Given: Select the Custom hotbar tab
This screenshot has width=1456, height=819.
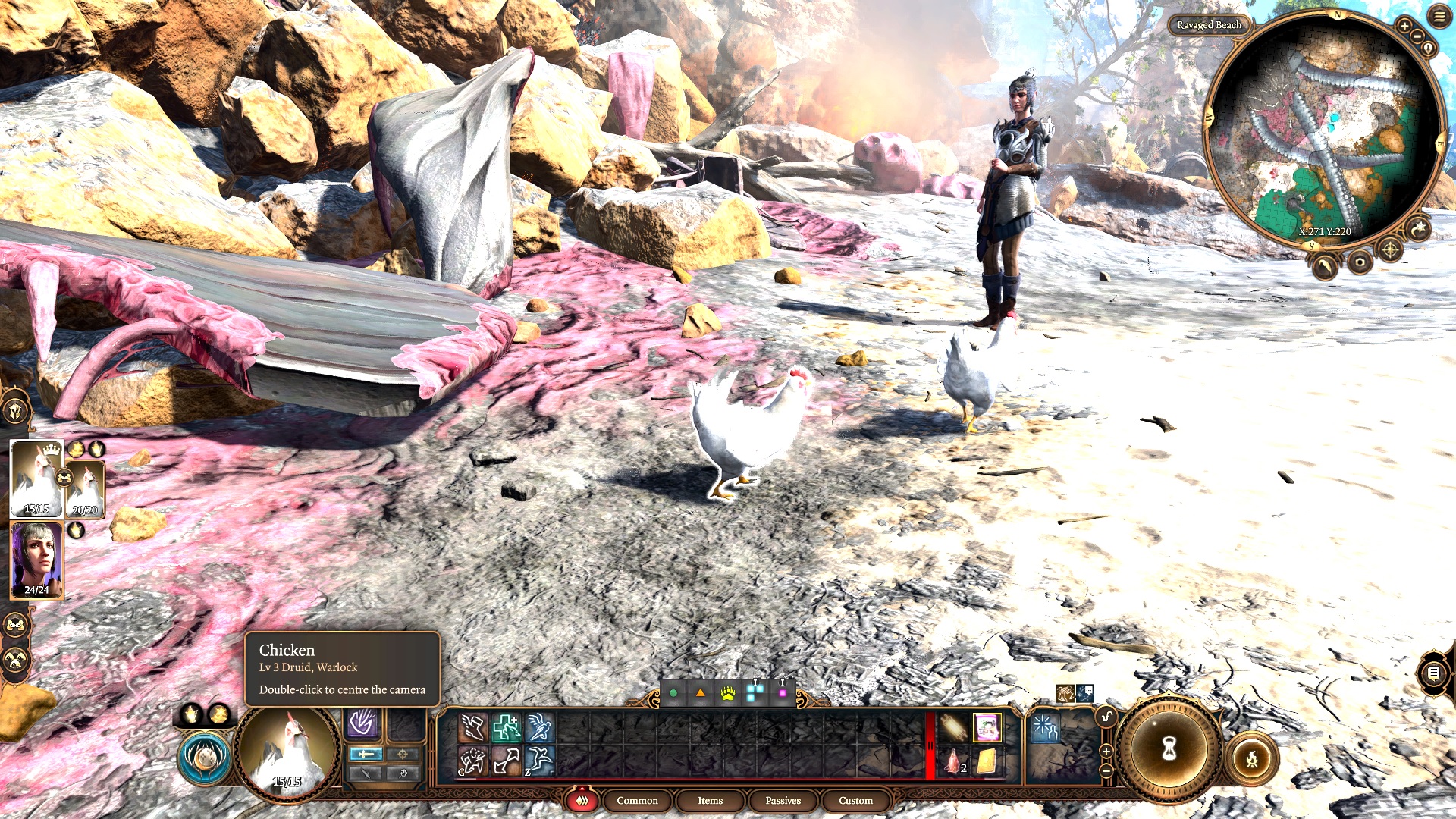Looking at the screenshot, I should [x=855, y=801].
